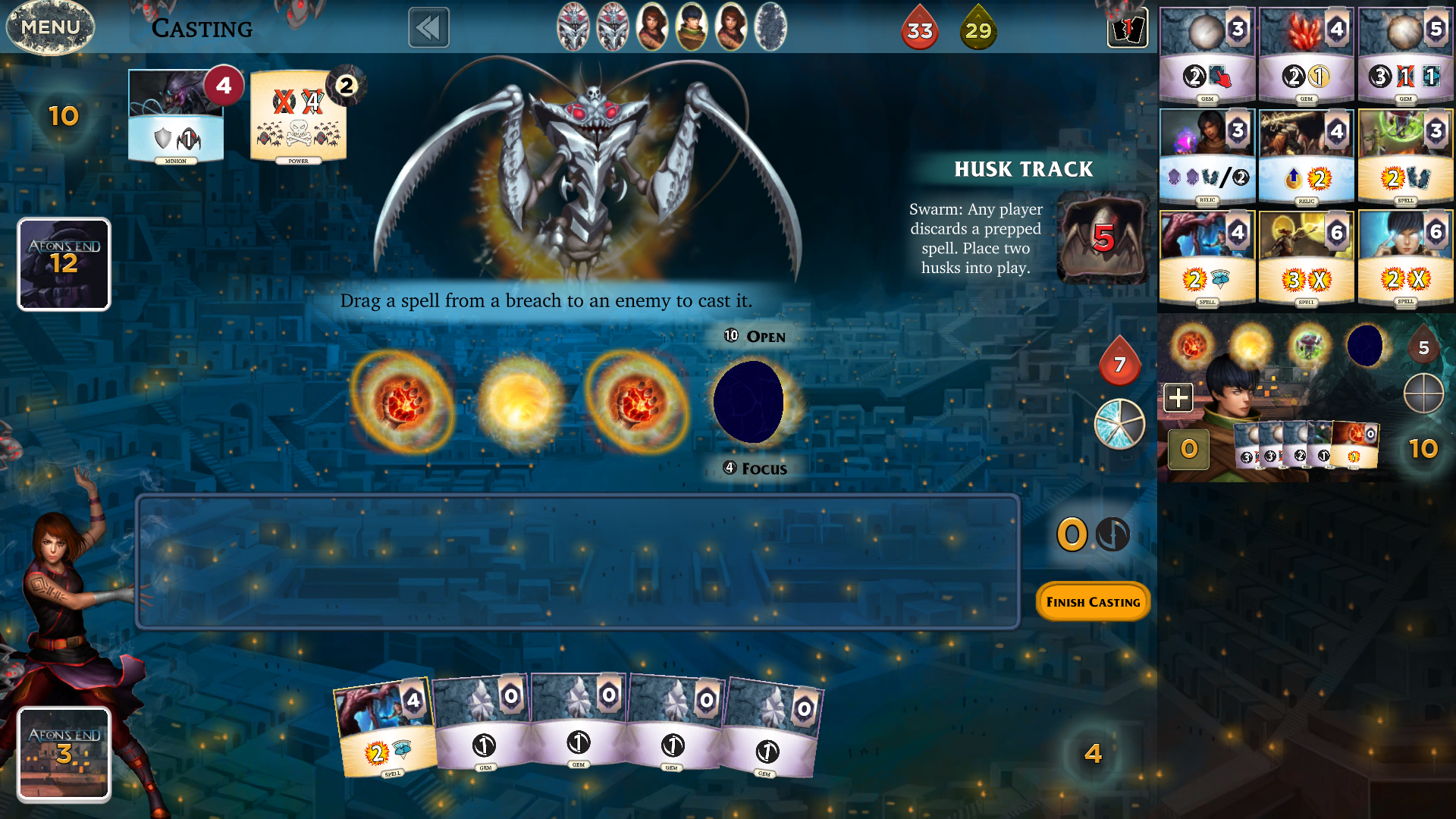Select the cost-4 spell card in hand
Image resolution: width=1456 pixels, height=819 pixels.
(x=384, y=729)
